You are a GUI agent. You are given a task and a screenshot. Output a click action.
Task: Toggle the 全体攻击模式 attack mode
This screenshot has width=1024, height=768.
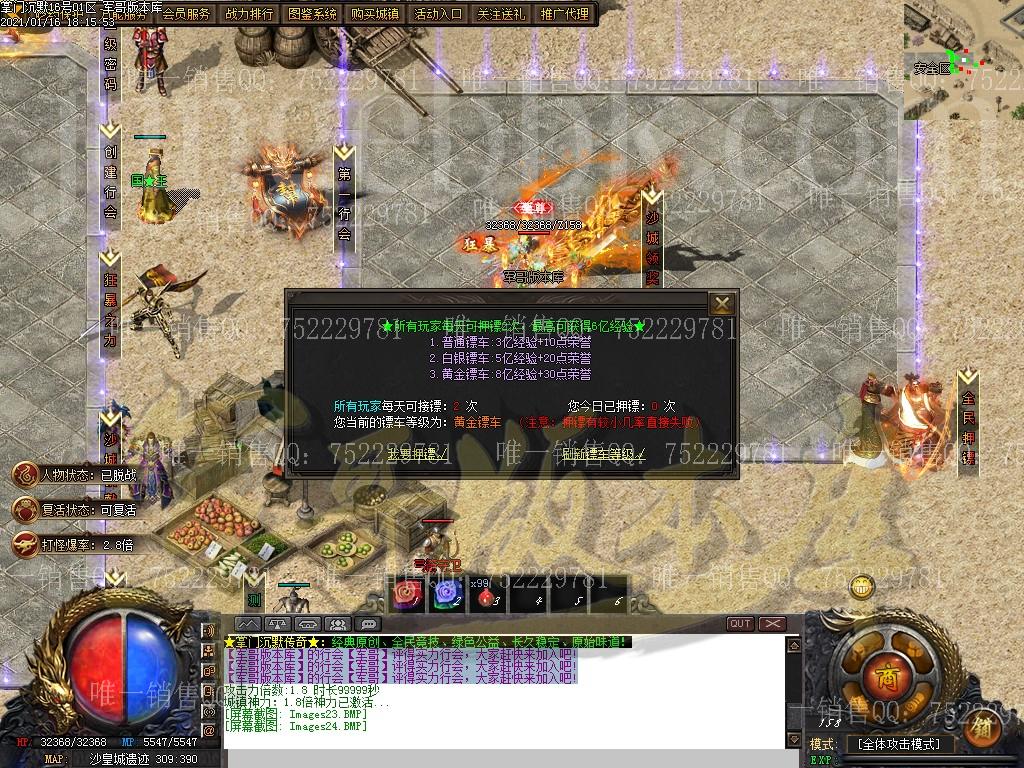tap(900, 744)
